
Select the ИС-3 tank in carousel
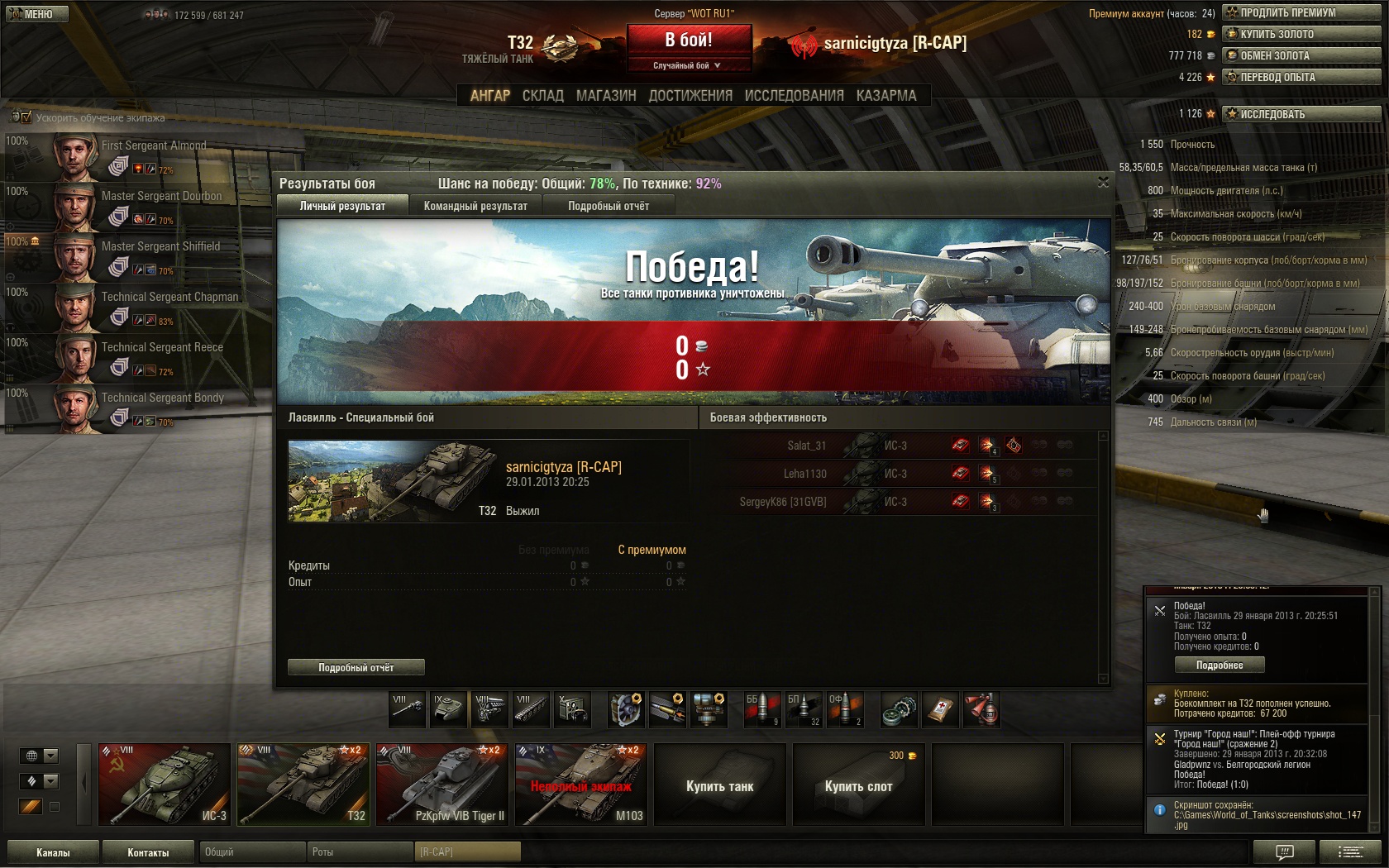(x=165, y=785)
